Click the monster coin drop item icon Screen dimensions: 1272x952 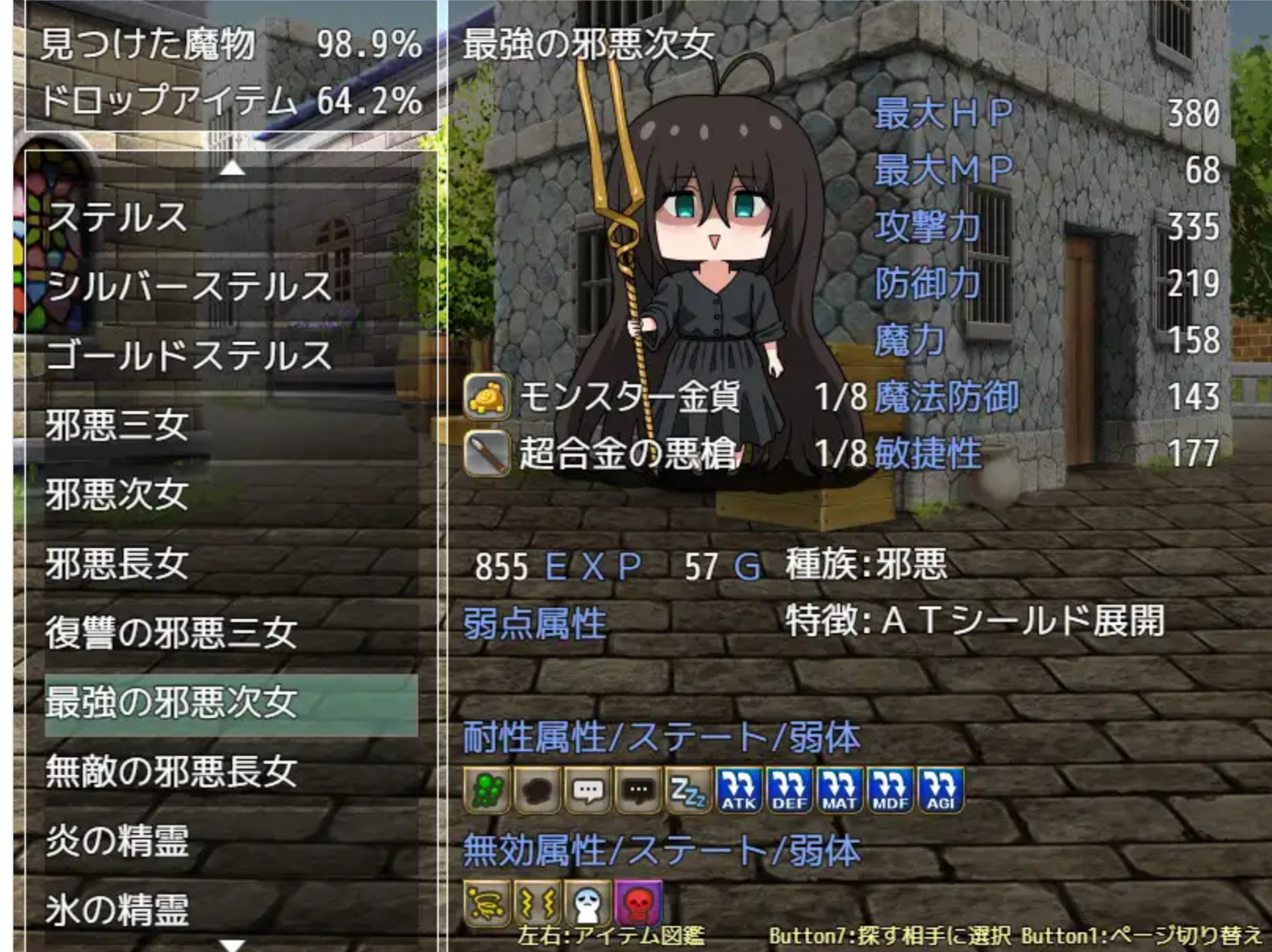[x=488, y=400]
